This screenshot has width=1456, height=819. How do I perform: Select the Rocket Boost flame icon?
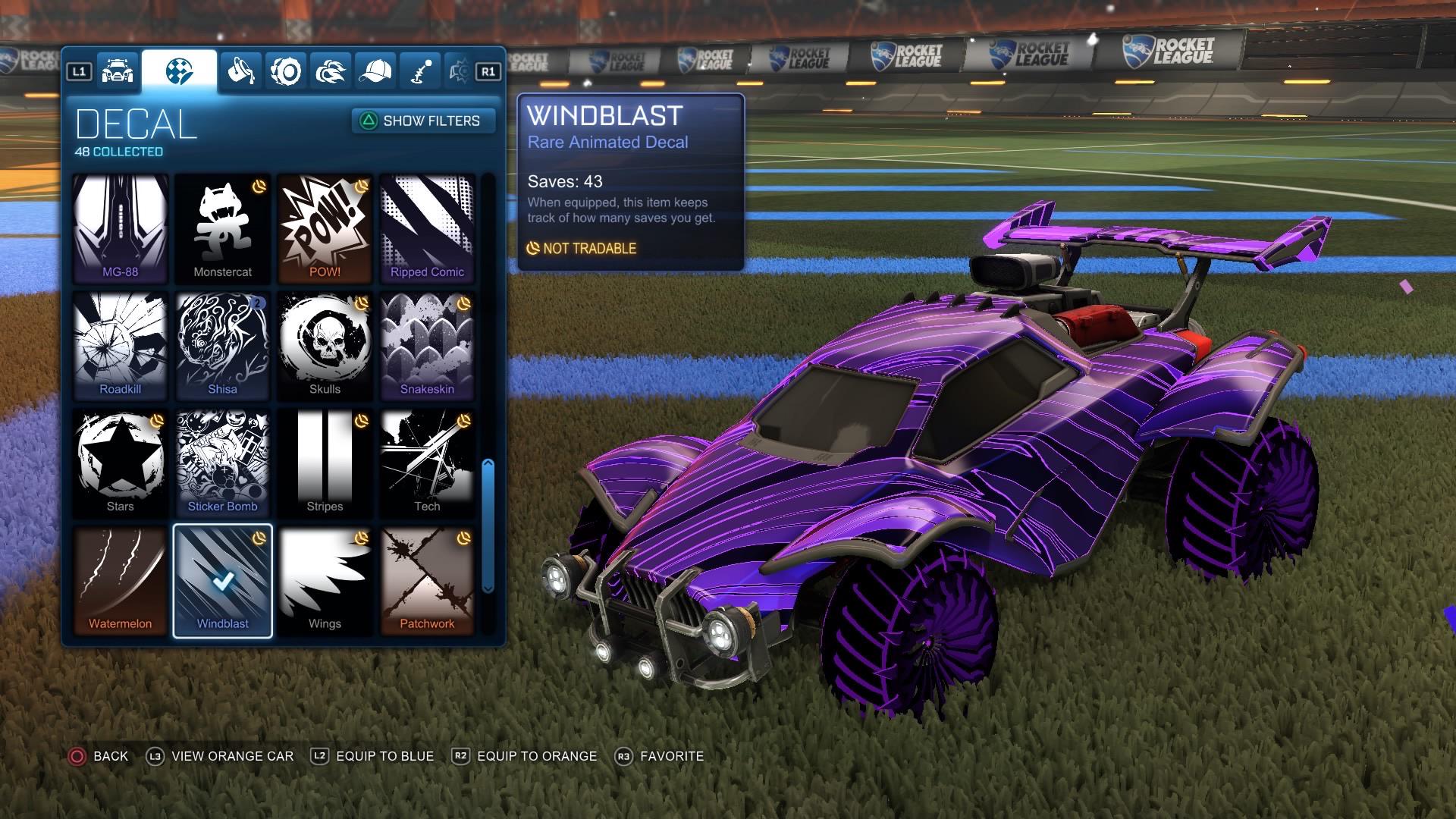coord(331,70)
